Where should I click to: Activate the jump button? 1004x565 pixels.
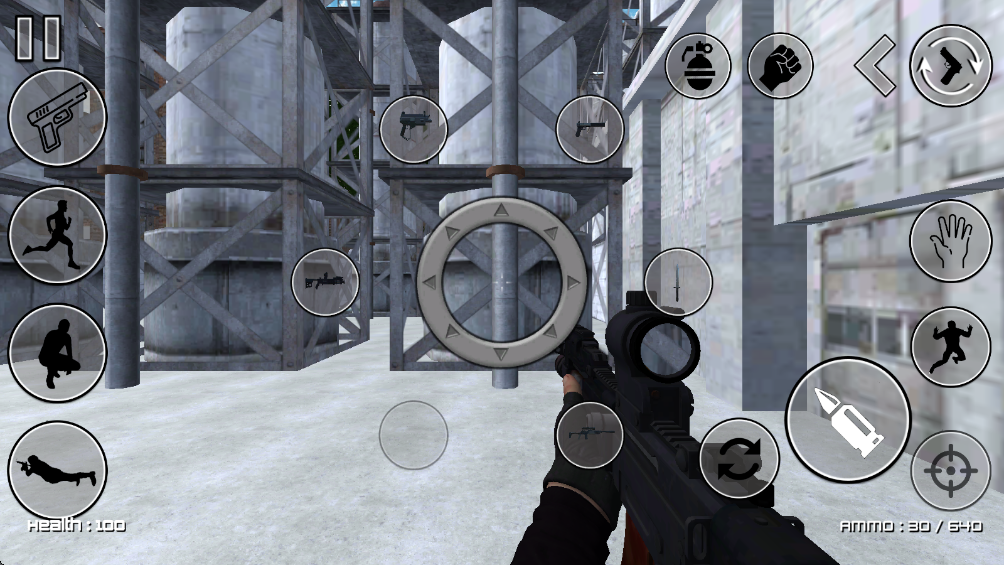[950, 347]
